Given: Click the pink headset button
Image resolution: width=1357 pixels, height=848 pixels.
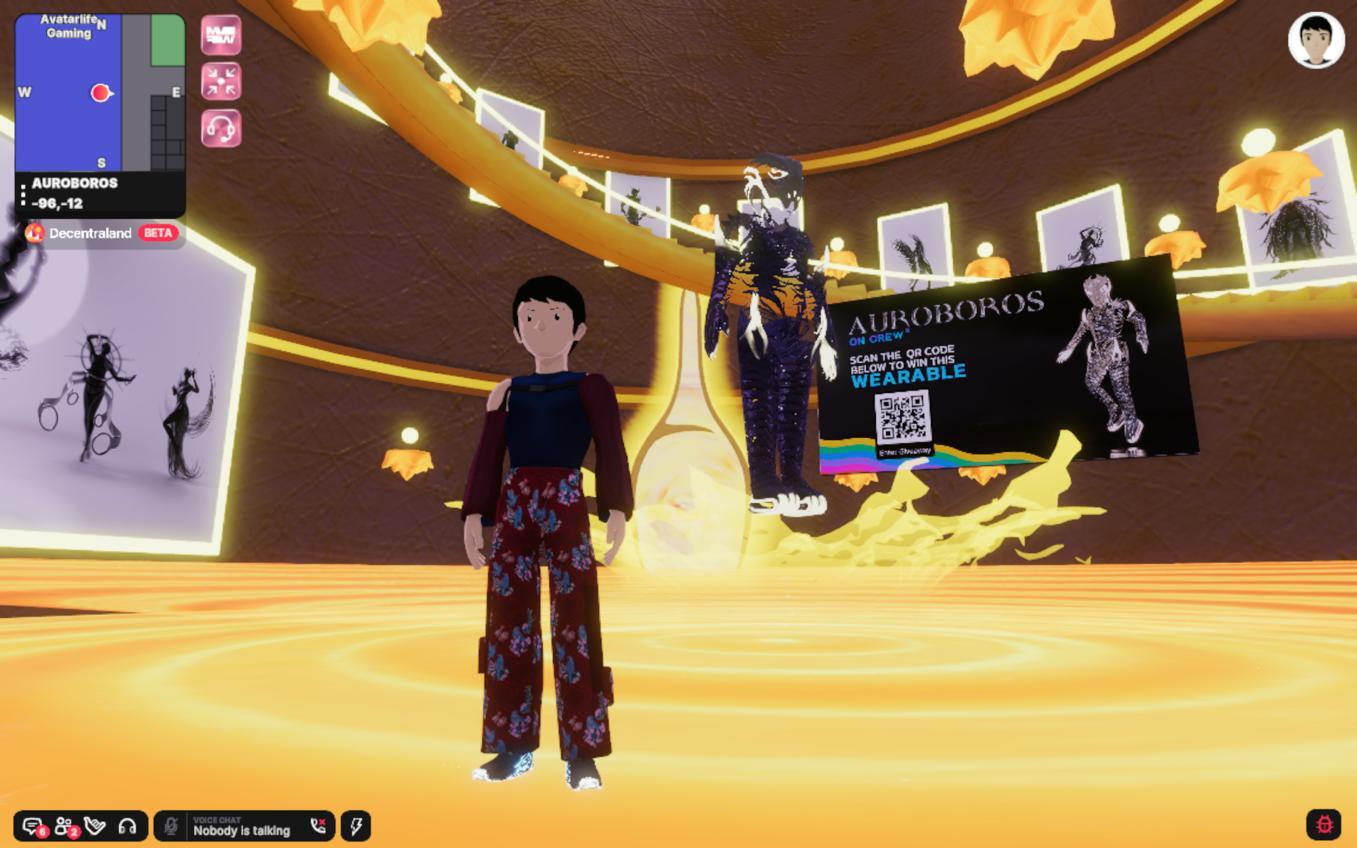Looking at the screenshot, I should 221,129.
